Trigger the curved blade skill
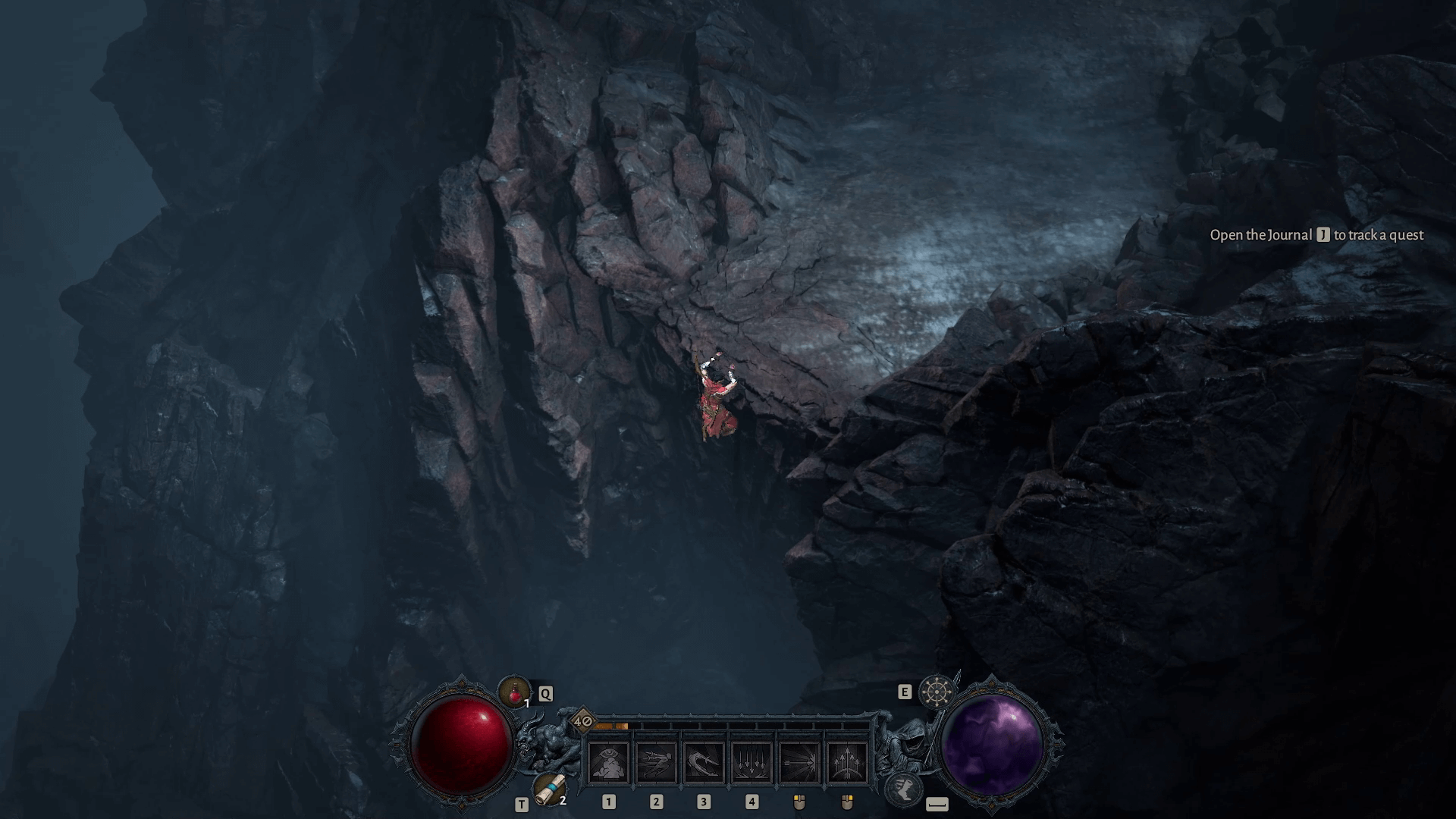The width and height of the screenshot is (1456, 819). (704, 761)
